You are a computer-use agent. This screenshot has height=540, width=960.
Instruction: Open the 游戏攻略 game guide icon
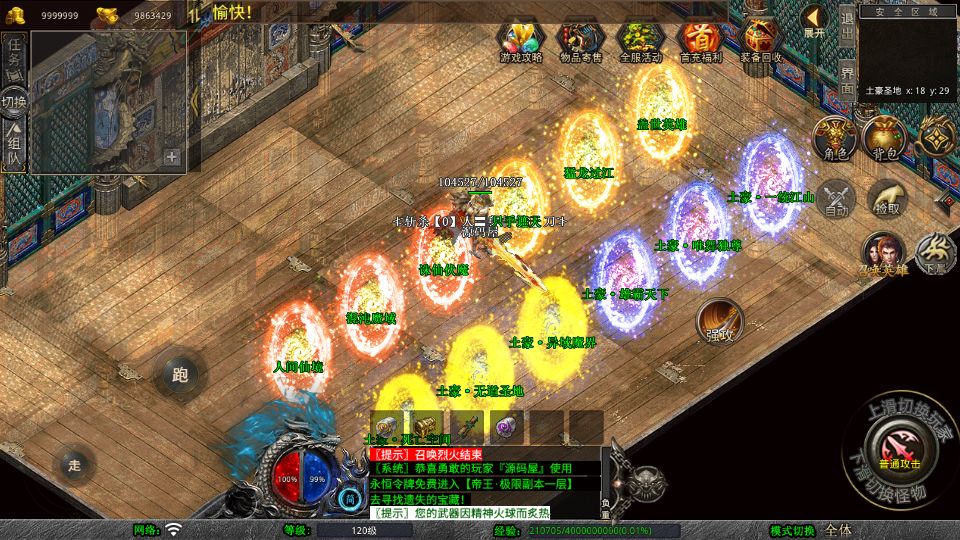521,41
